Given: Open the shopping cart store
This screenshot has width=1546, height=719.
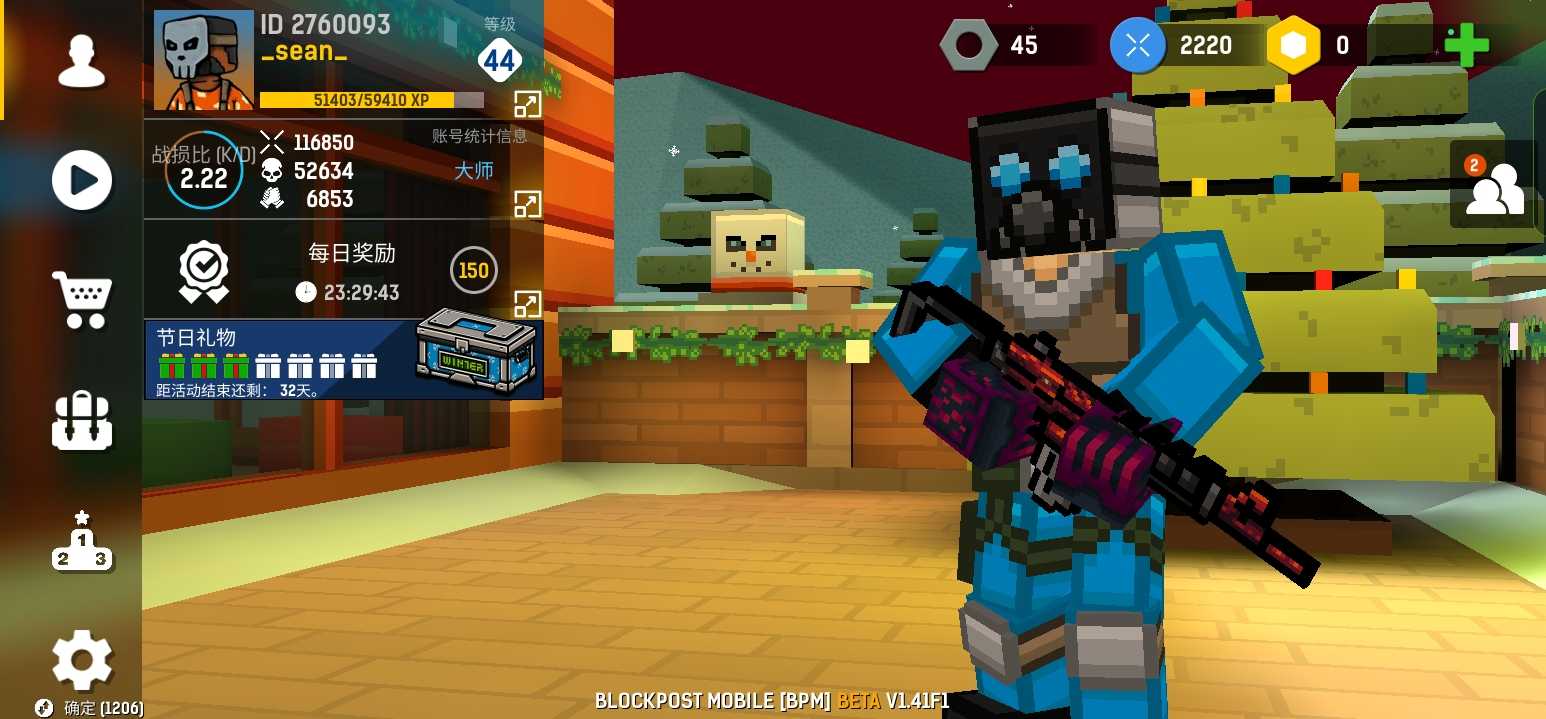Looking at the screenshot, I should (82, 299).
